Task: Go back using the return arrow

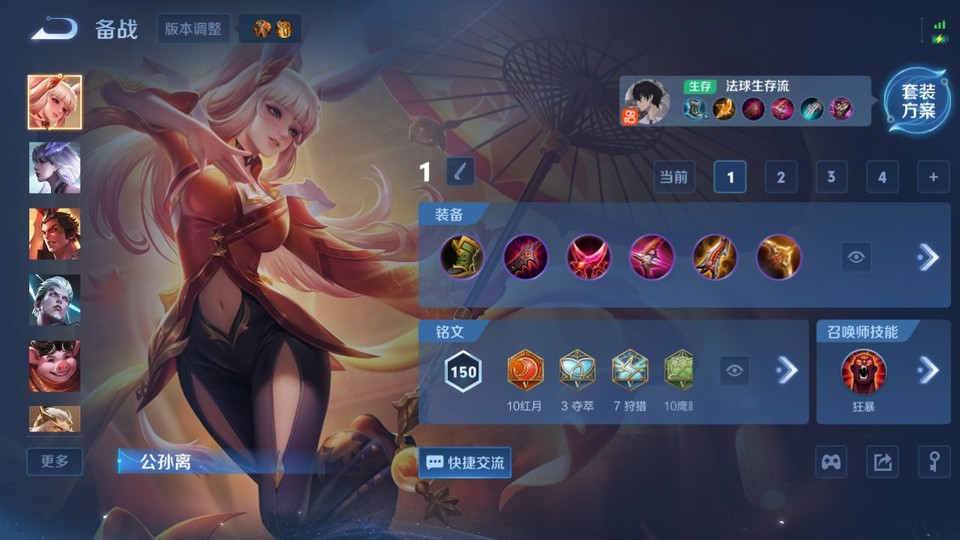Action: [54, 28]
